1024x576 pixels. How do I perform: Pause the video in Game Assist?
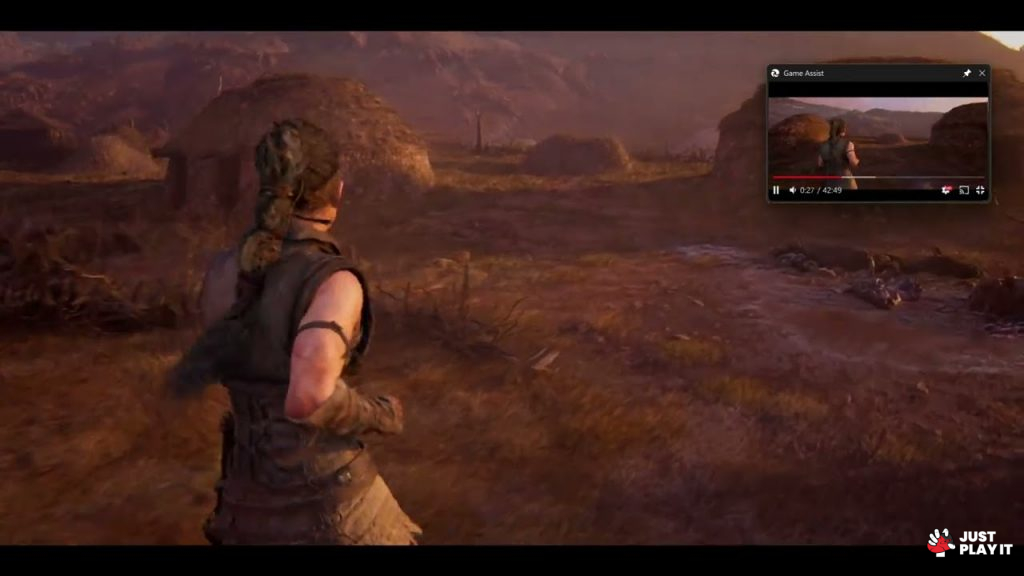click(x=776, y=190)
